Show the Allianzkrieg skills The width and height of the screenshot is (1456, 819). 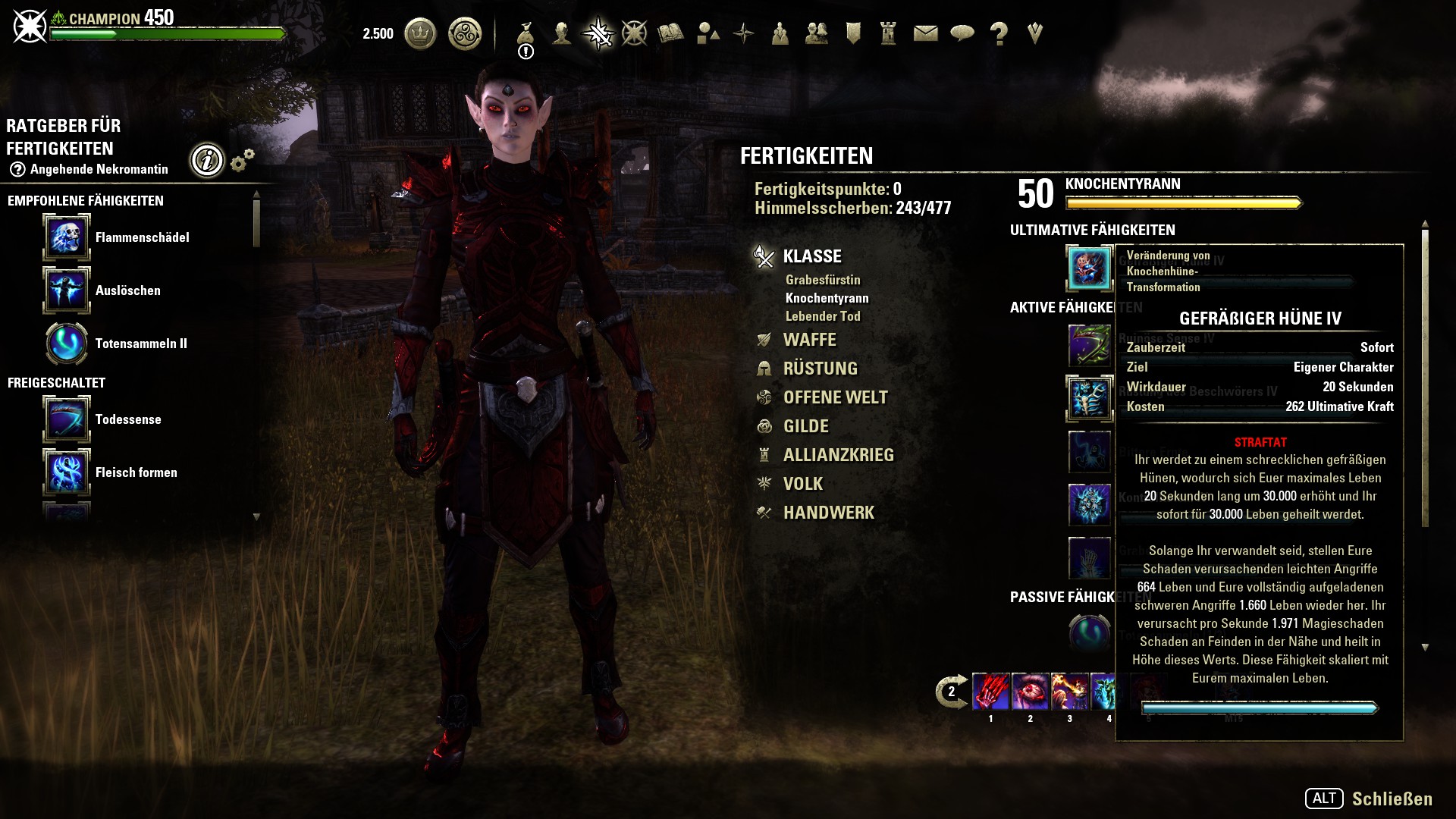(838, 455)
